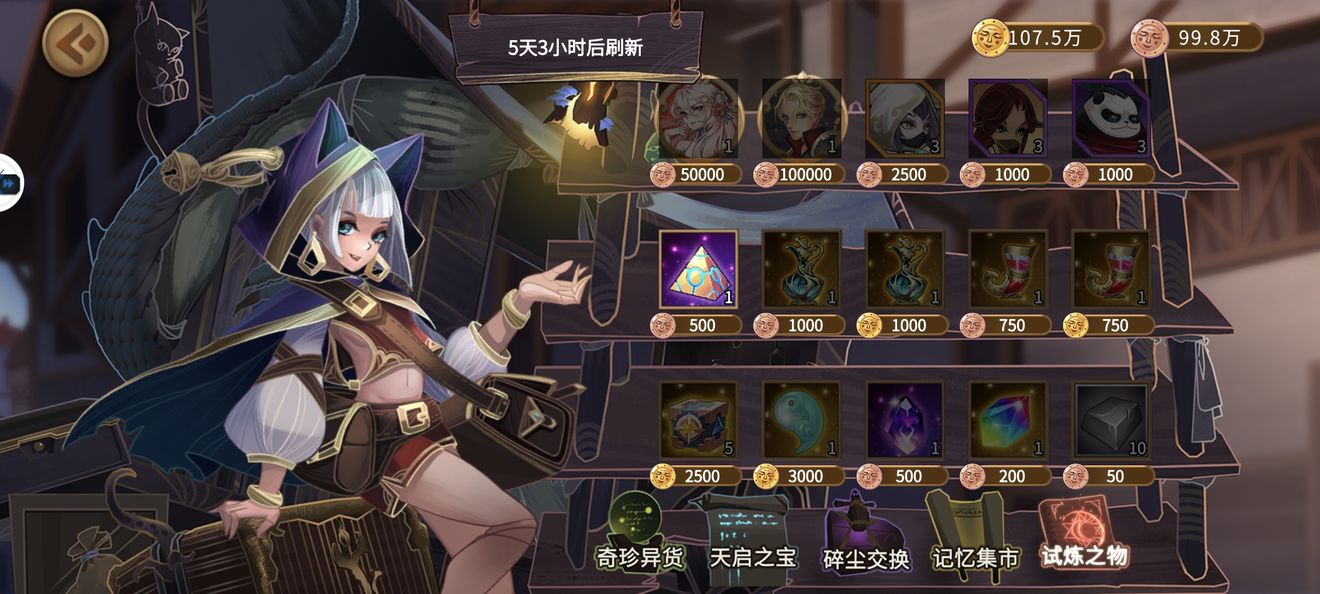Pick the hooded masked hero for 2500
Viewport: 1320px width, 594px height.
tap(904, 119)
